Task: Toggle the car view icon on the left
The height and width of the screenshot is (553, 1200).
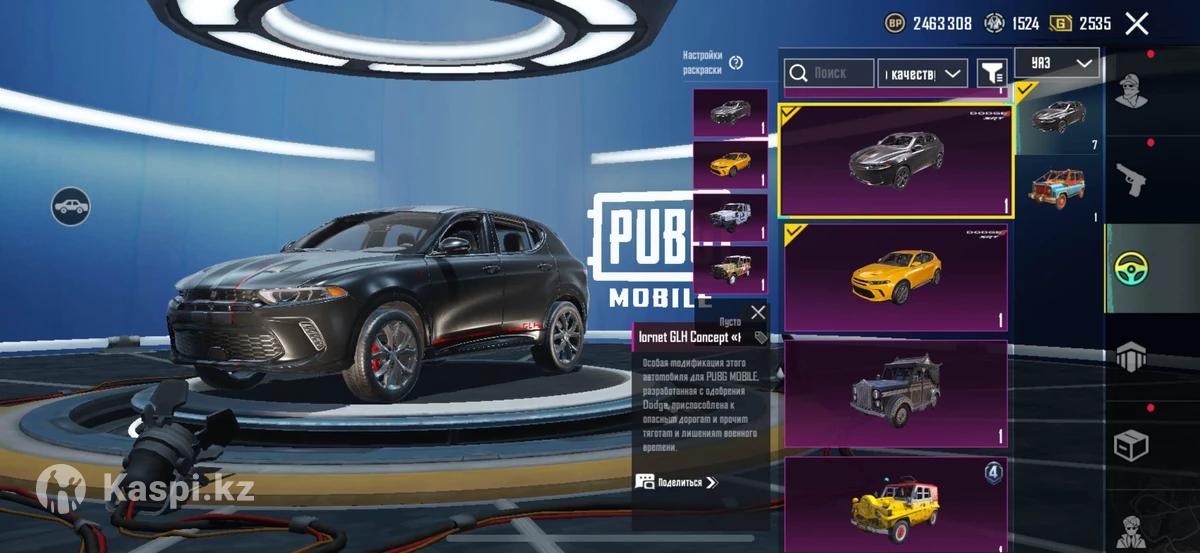Action: 71,206
